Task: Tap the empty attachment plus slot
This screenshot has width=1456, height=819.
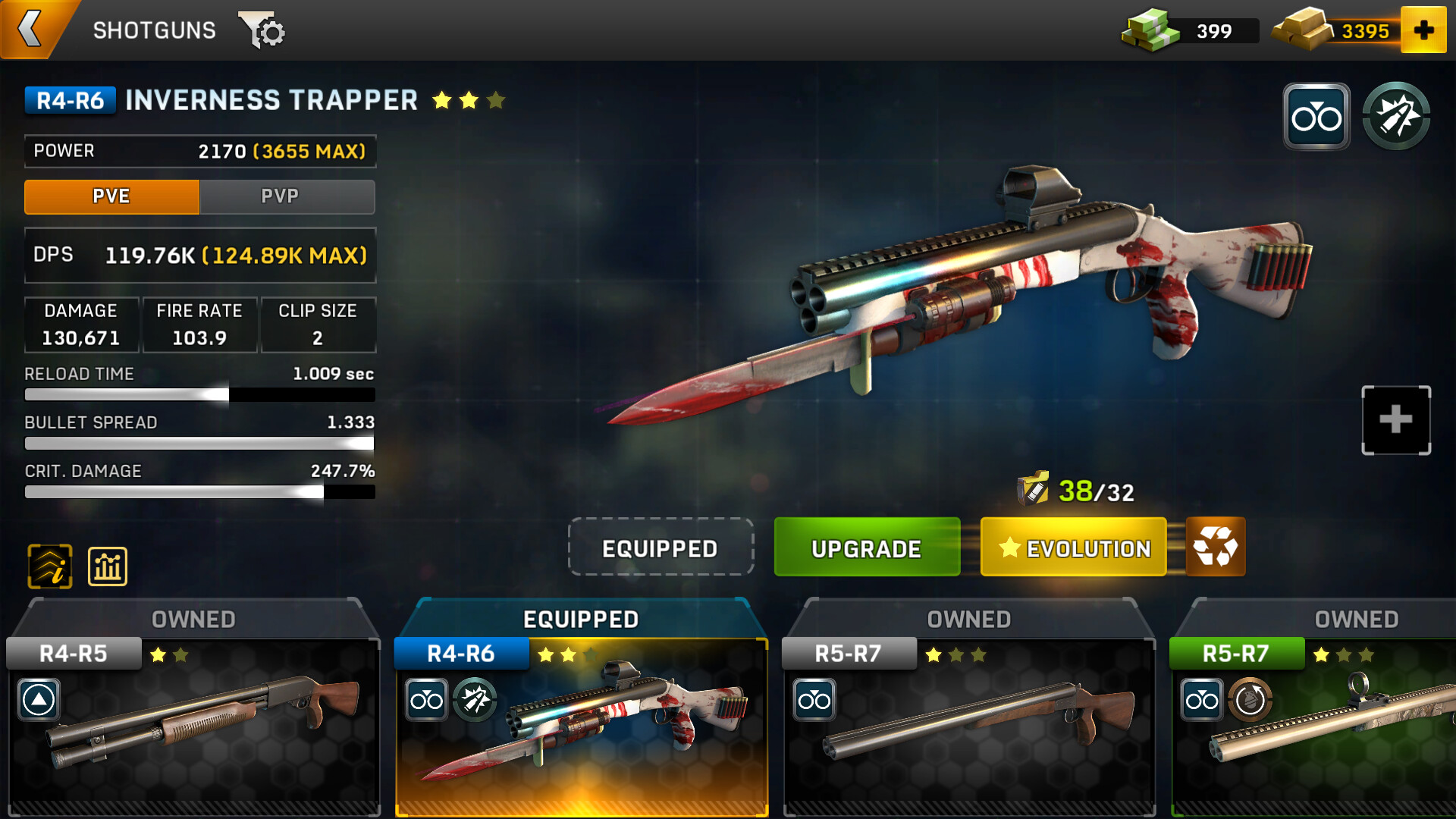Action: [x=1395, y=420]
